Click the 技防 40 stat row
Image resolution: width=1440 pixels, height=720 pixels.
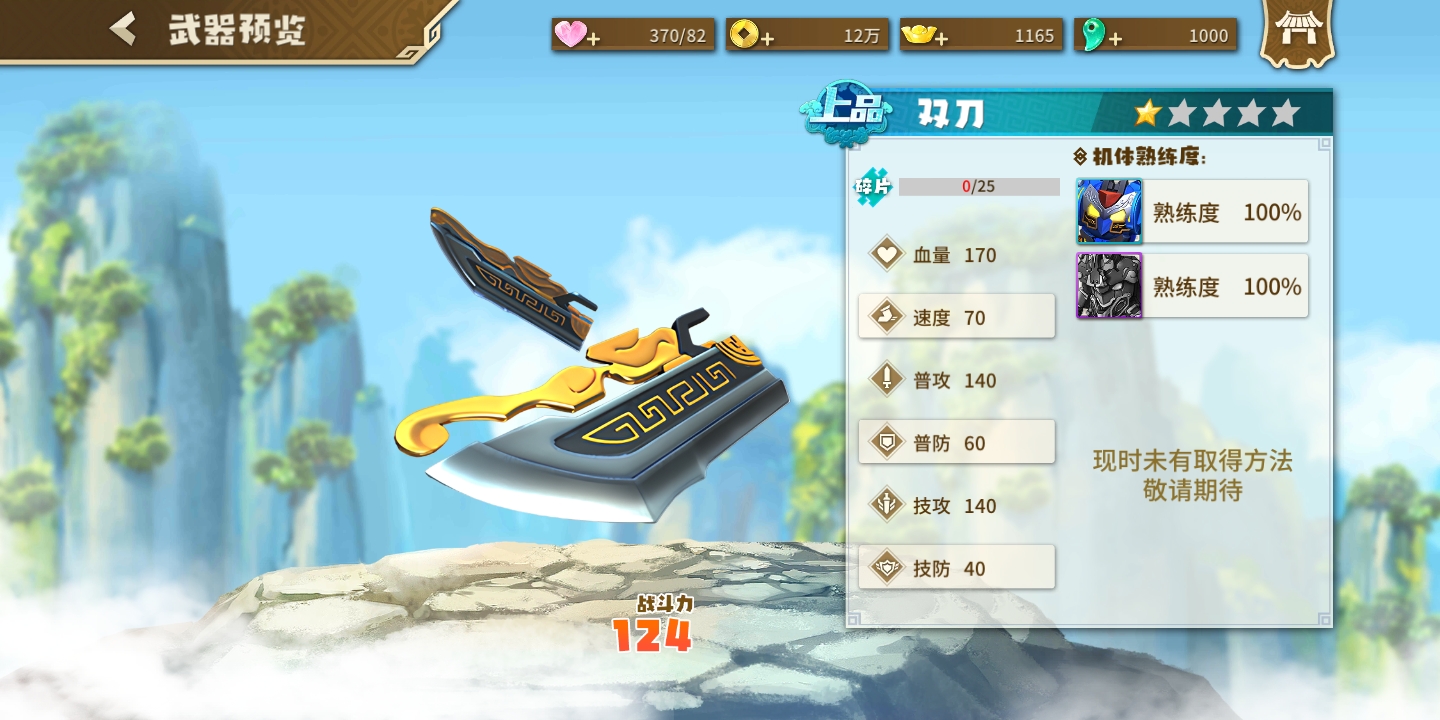(x=956, y=568)
